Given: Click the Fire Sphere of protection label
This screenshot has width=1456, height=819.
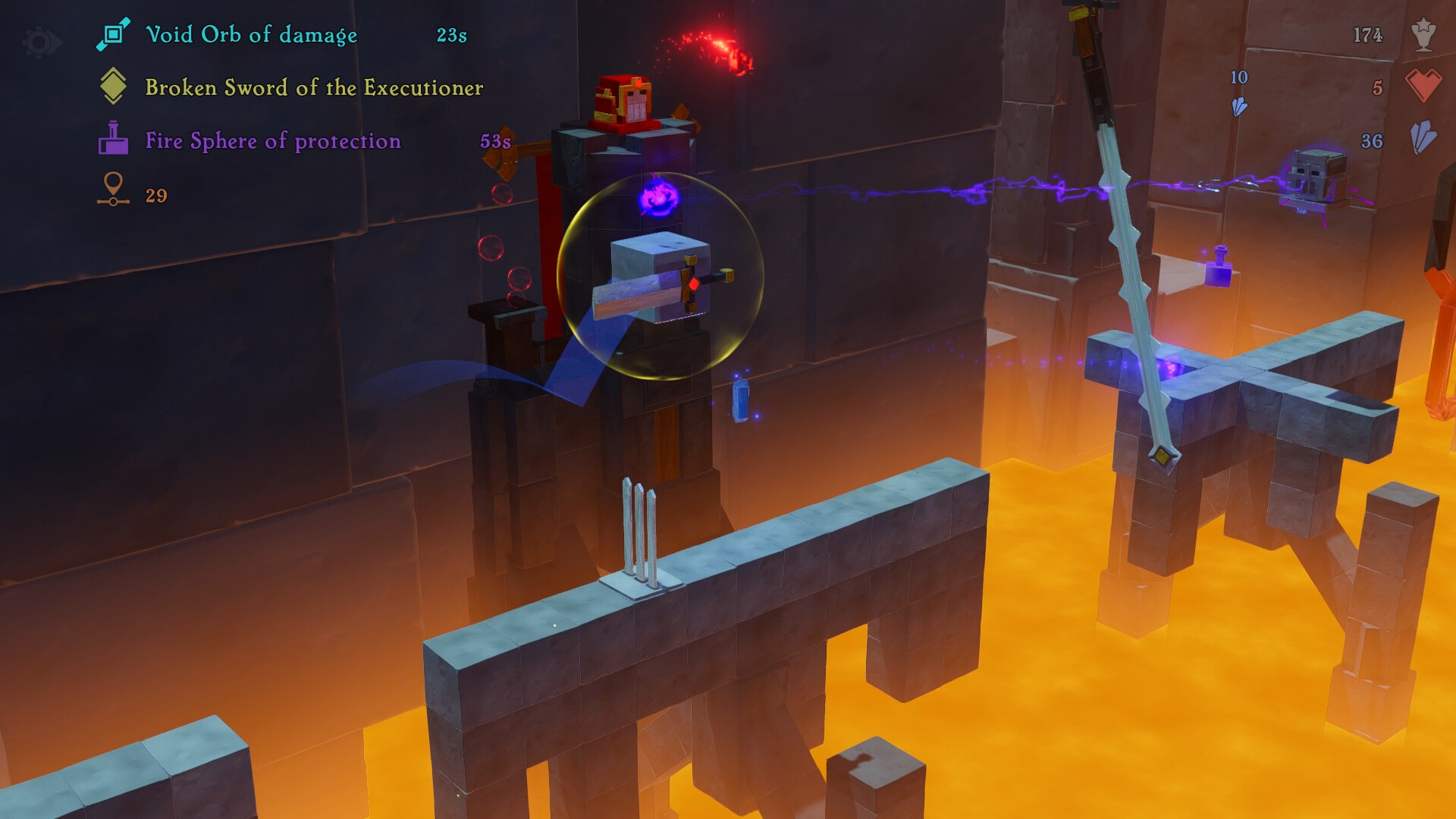Looking at the screenshot, I should click(x=272, y=141).
